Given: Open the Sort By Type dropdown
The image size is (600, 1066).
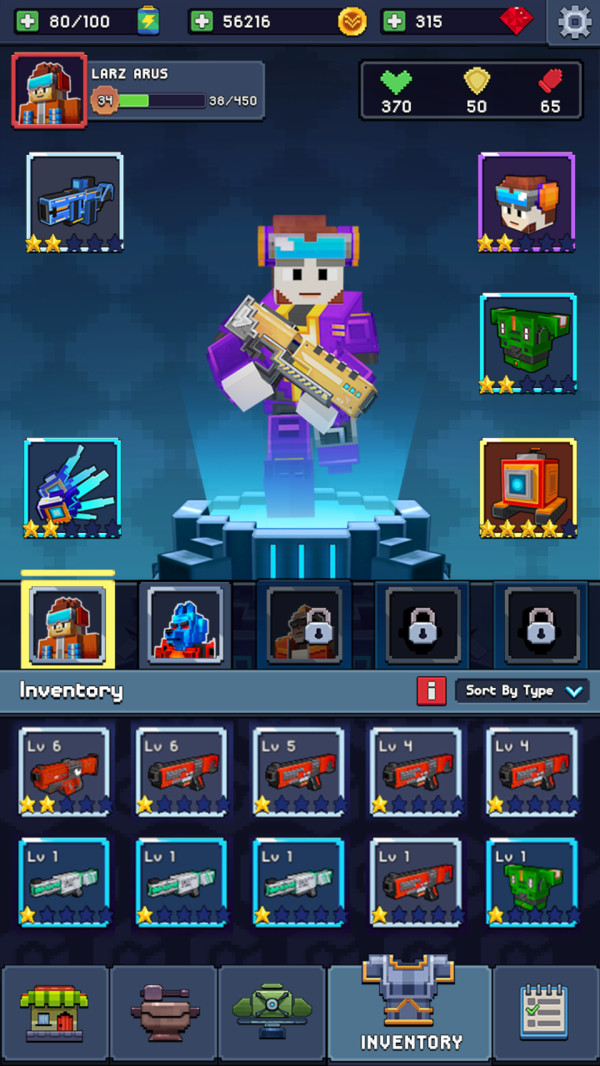Looking at the screenshot, I should tap(522, 691).
